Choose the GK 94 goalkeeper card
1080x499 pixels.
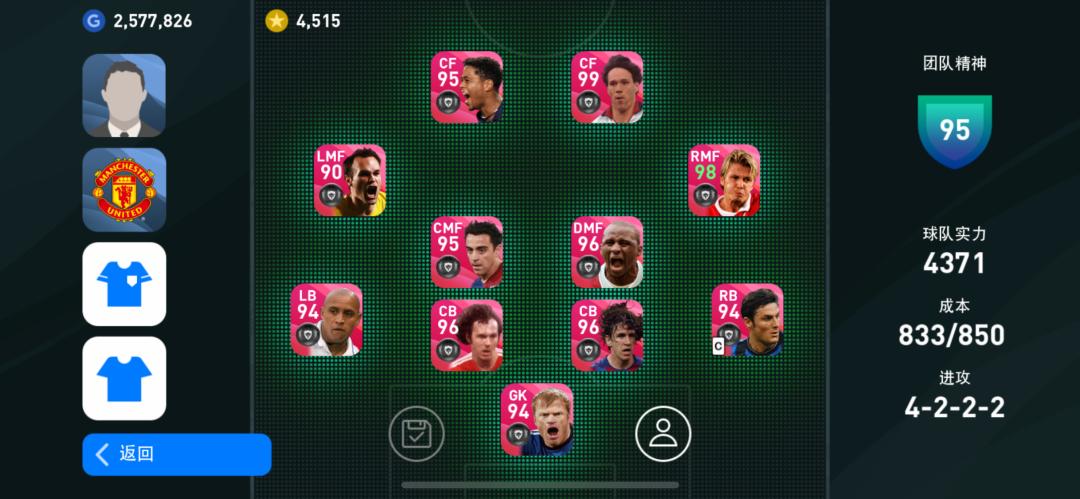[537, 419]
